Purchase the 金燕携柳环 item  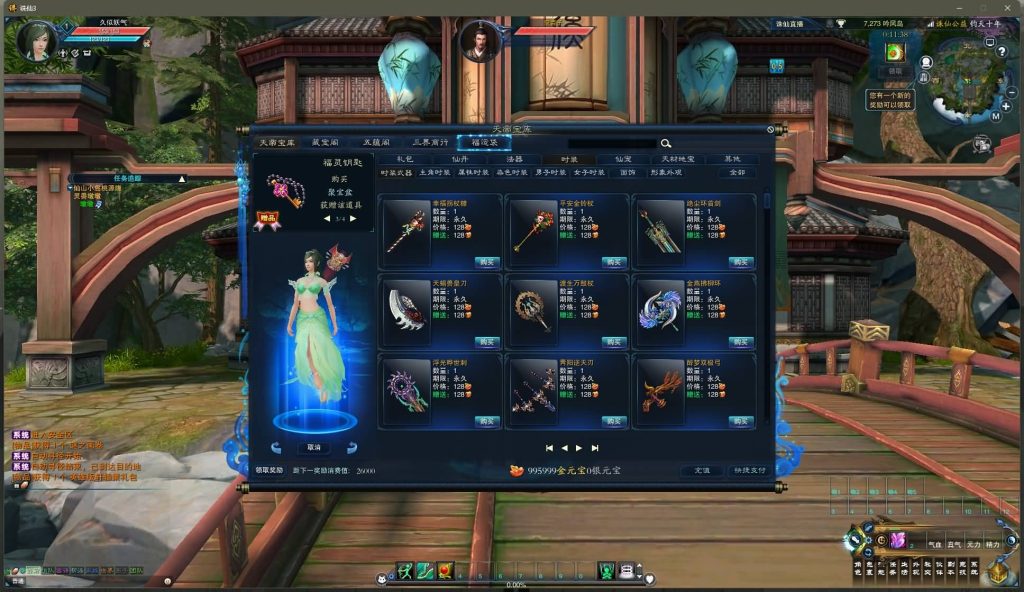click(x=741, y=342)
